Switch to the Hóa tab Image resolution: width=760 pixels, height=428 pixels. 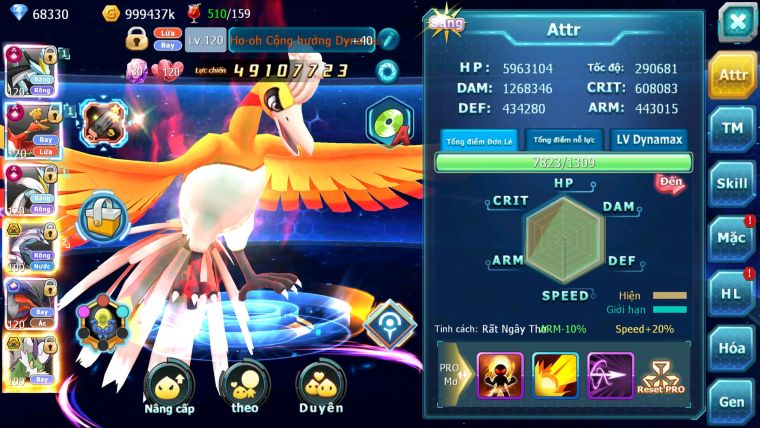click(x=732, y=348)
